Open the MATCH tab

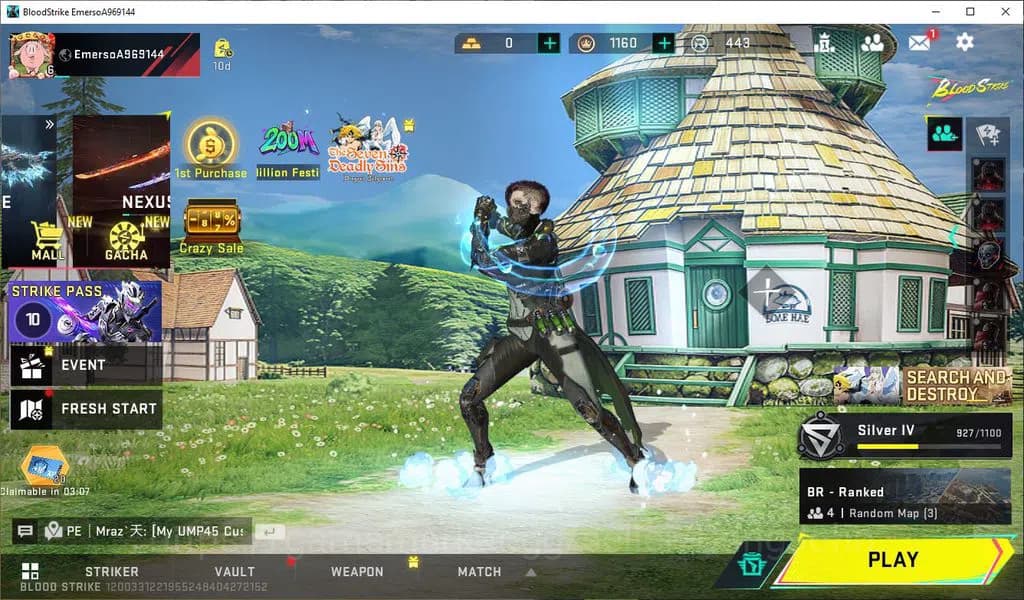479,572
